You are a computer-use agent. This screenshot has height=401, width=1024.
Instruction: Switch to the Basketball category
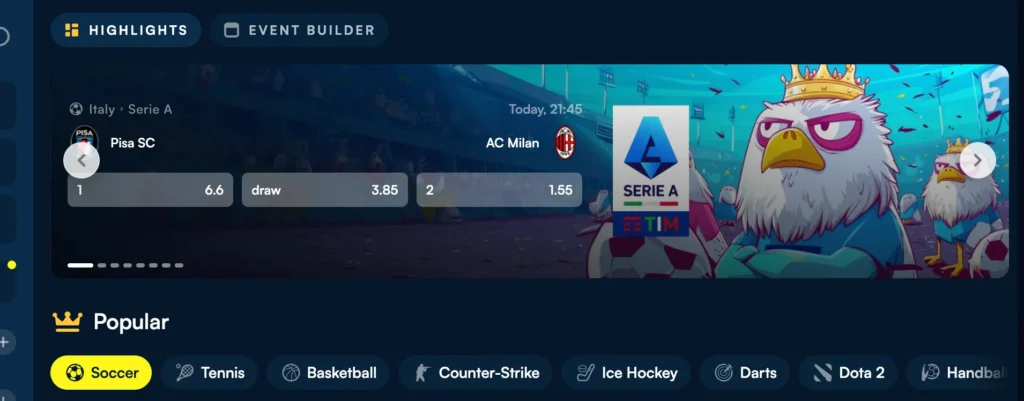tap(329, 373)
